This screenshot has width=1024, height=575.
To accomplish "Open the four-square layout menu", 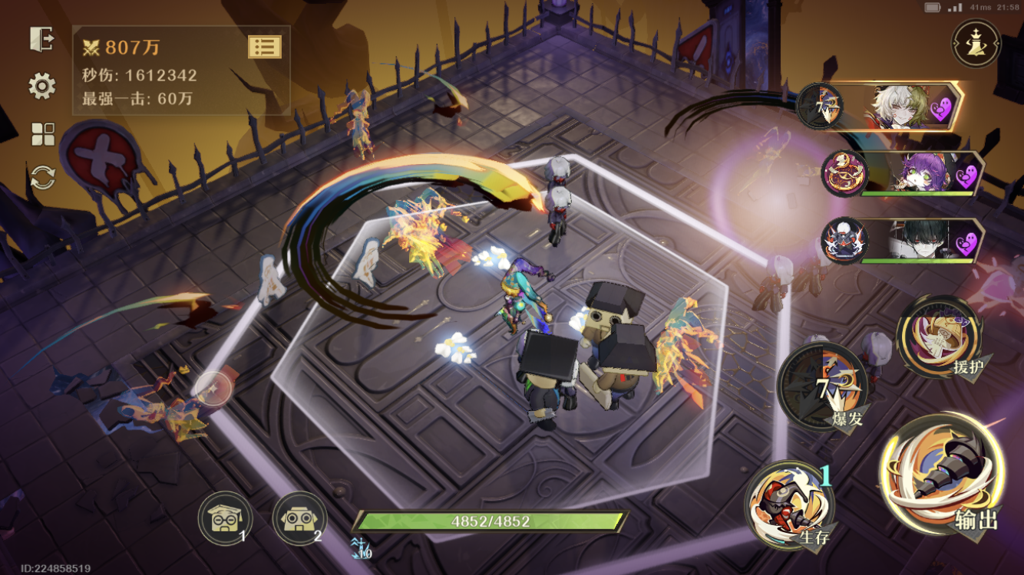I will coord(43,134).
